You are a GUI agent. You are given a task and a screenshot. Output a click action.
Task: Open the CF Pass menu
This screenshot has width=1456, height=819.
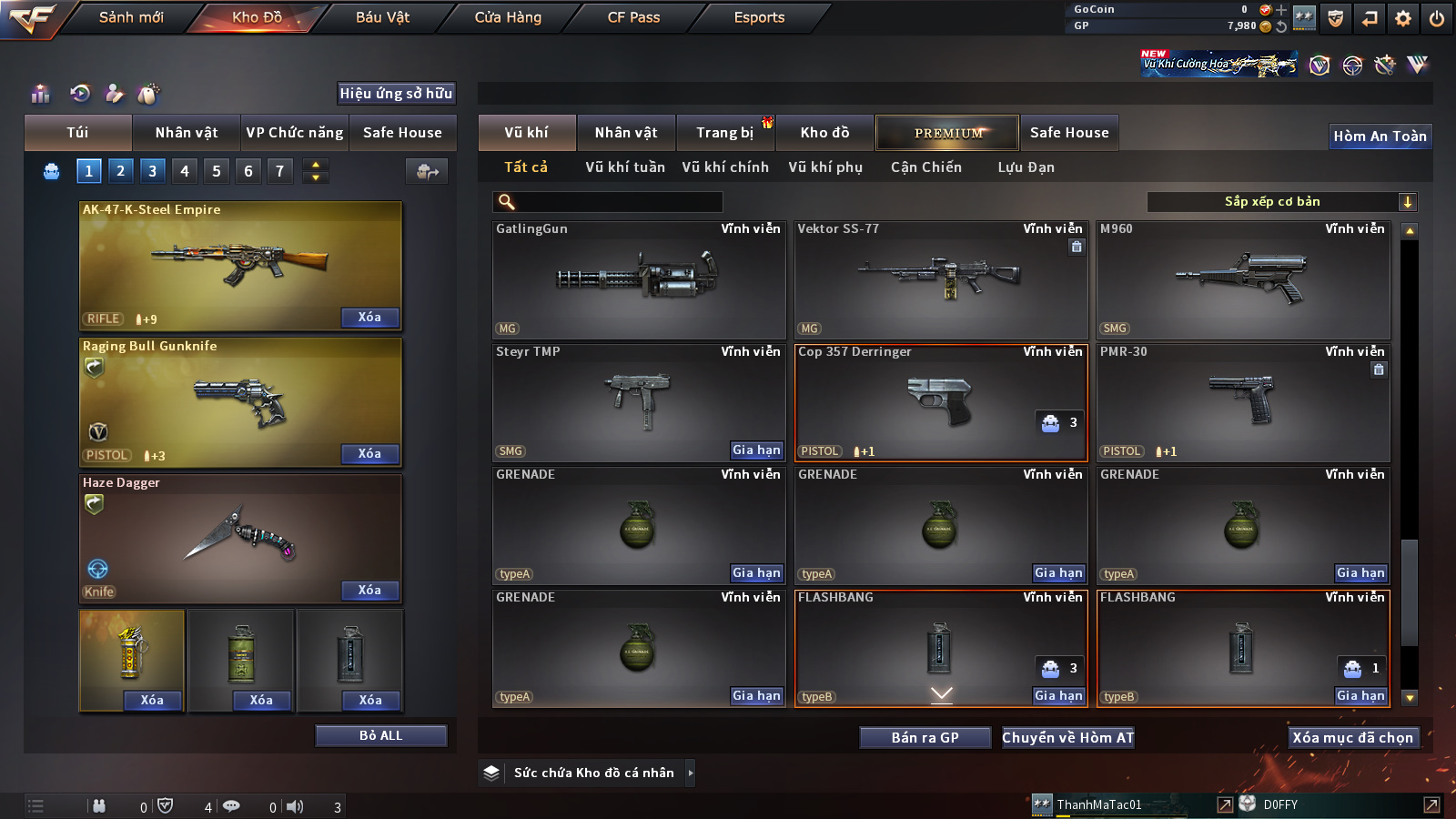pyautogui.click(x=633, y=17)
